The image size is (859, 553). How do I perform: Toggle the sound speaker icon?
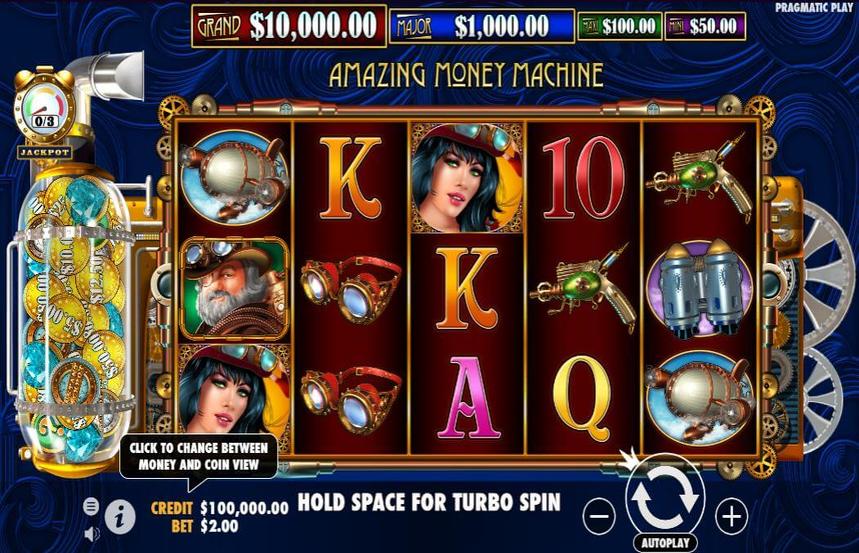coord(92,532)
